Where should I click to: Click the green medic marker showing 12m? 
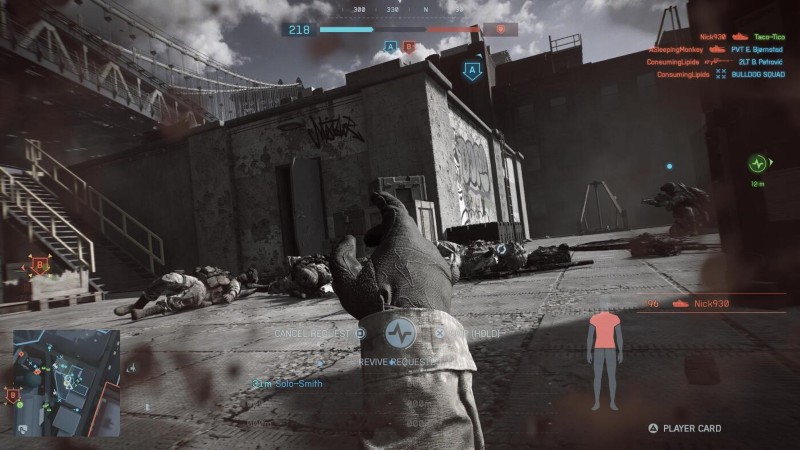(758, 163)
